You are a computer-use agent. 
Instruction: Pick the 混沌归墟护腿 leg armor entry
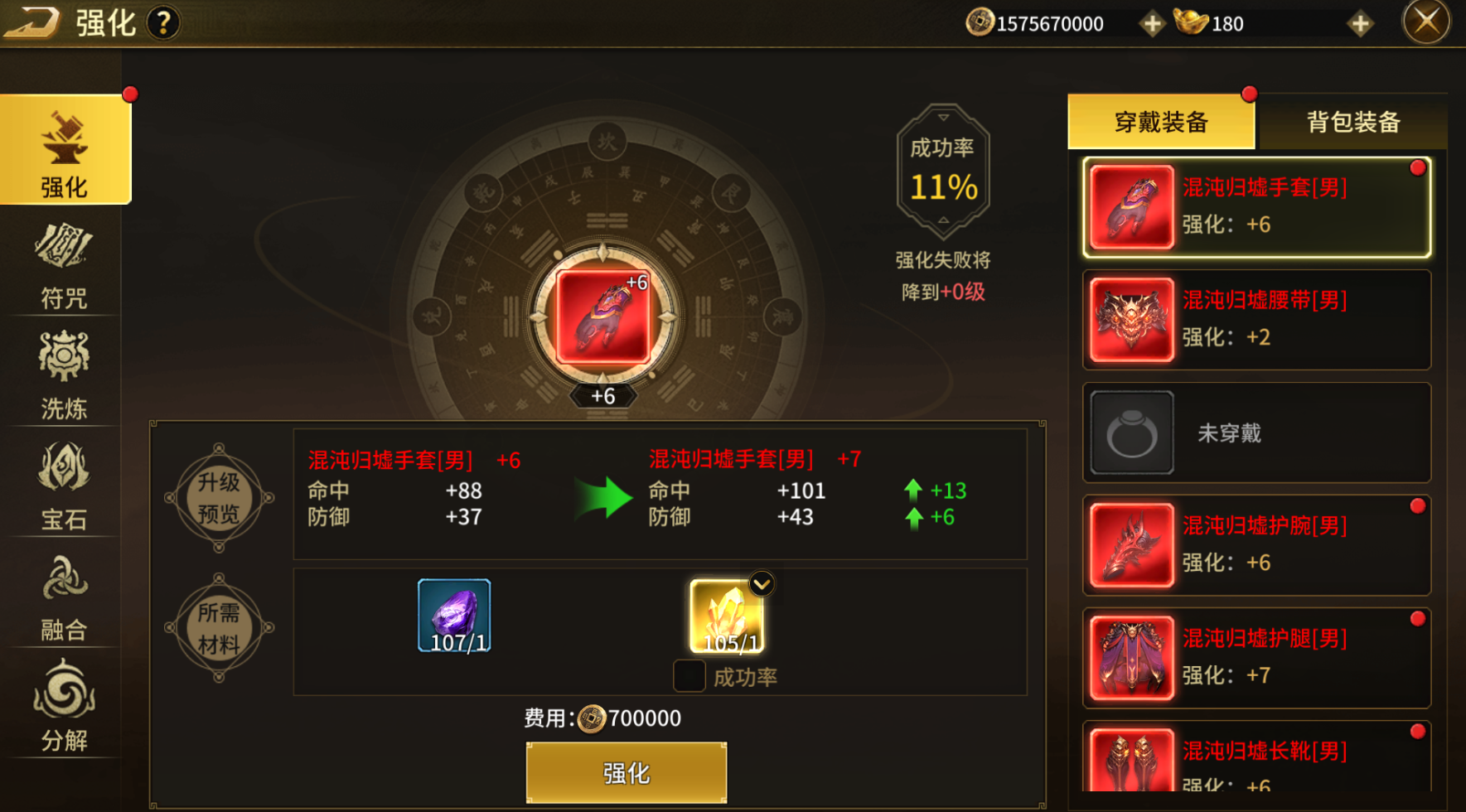pyautogui.click(x=1256, y=658)
